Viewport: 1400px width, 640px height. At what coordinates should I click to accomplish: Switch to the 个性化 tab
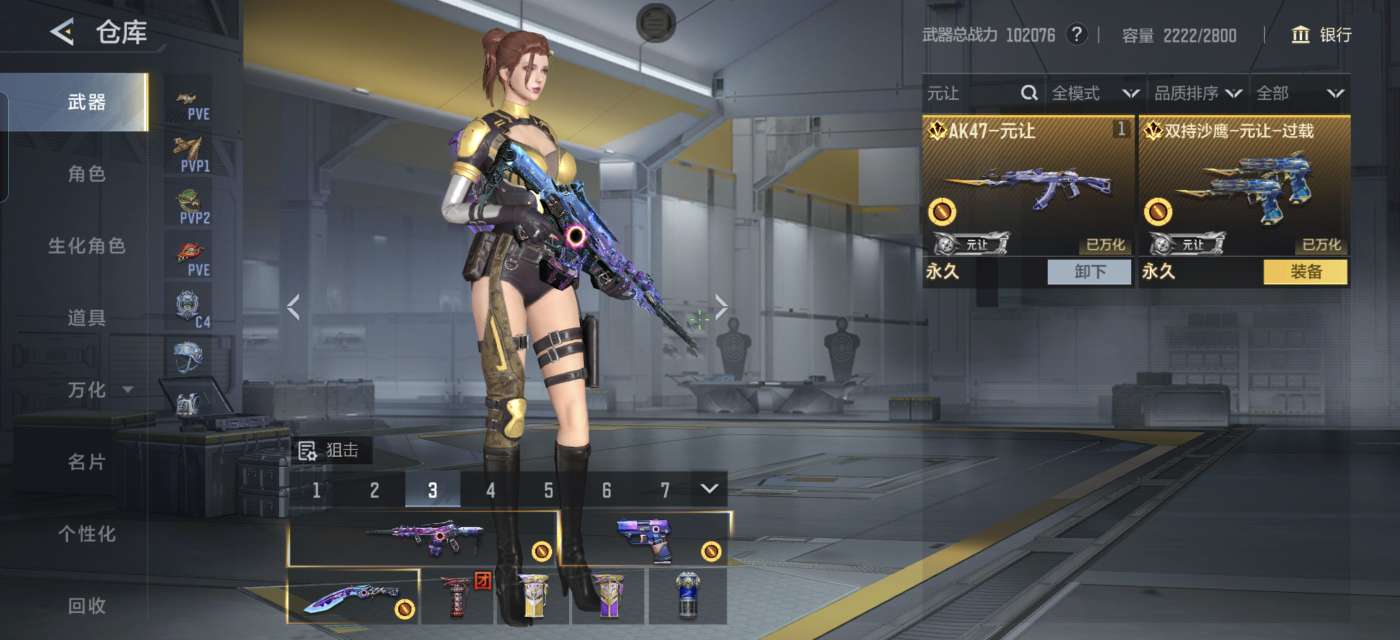tap(86, 534)
